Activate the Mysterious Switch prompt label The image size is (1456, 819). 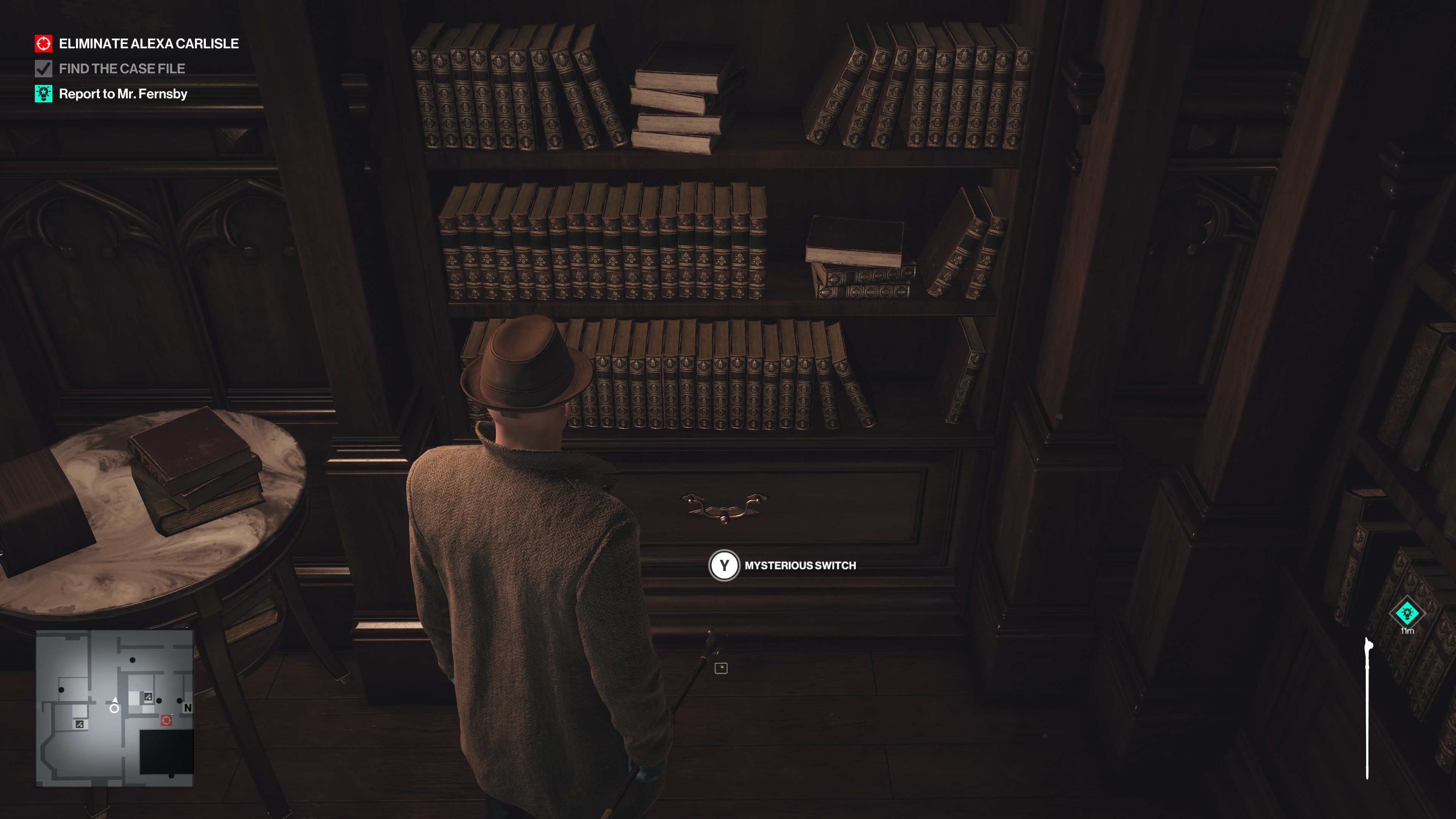pyautogui.click(x=800, y=565)
